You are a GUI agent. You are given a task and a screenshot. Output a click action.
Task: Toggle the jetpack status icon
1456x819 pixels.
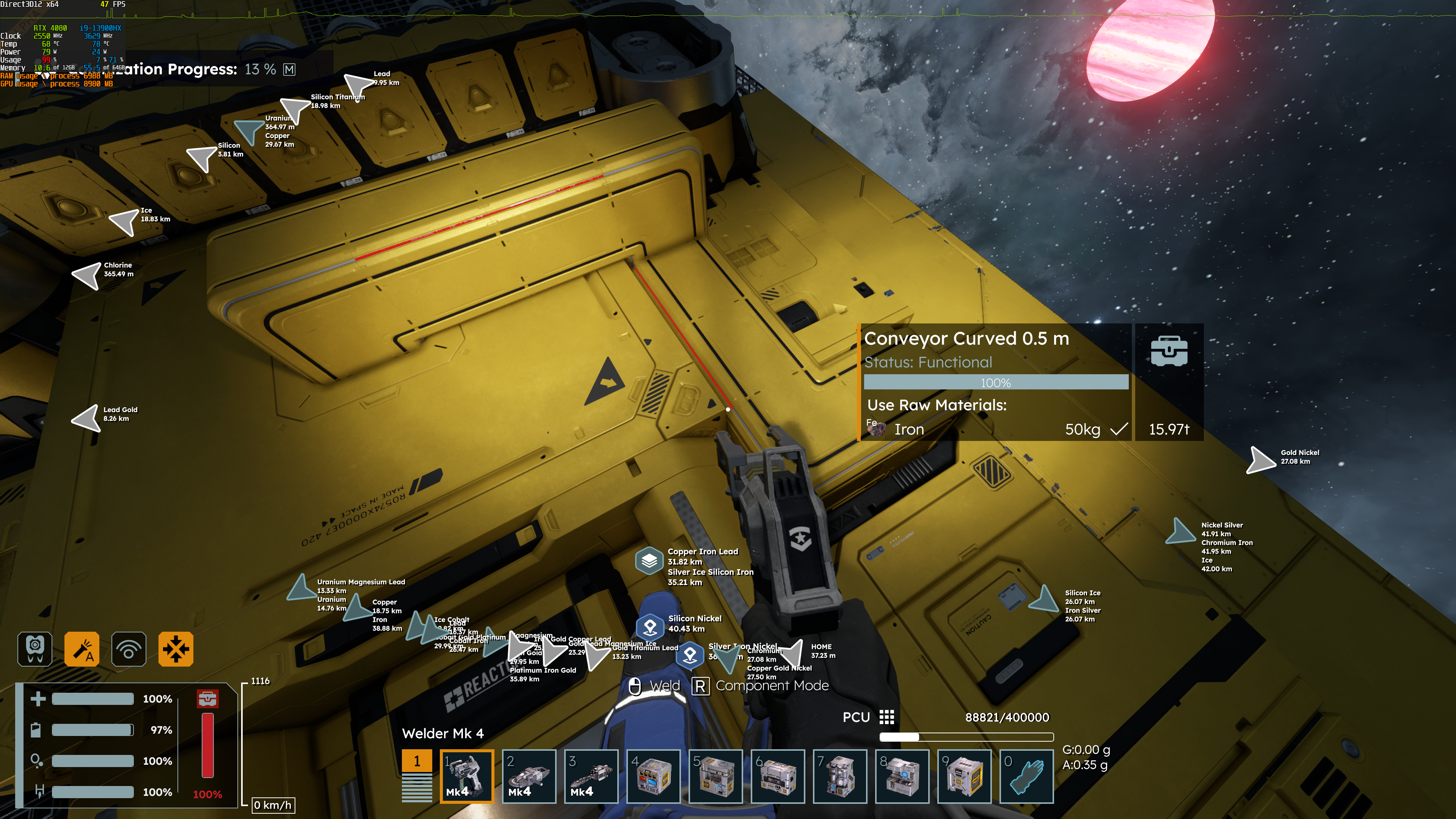coord(35,649)
